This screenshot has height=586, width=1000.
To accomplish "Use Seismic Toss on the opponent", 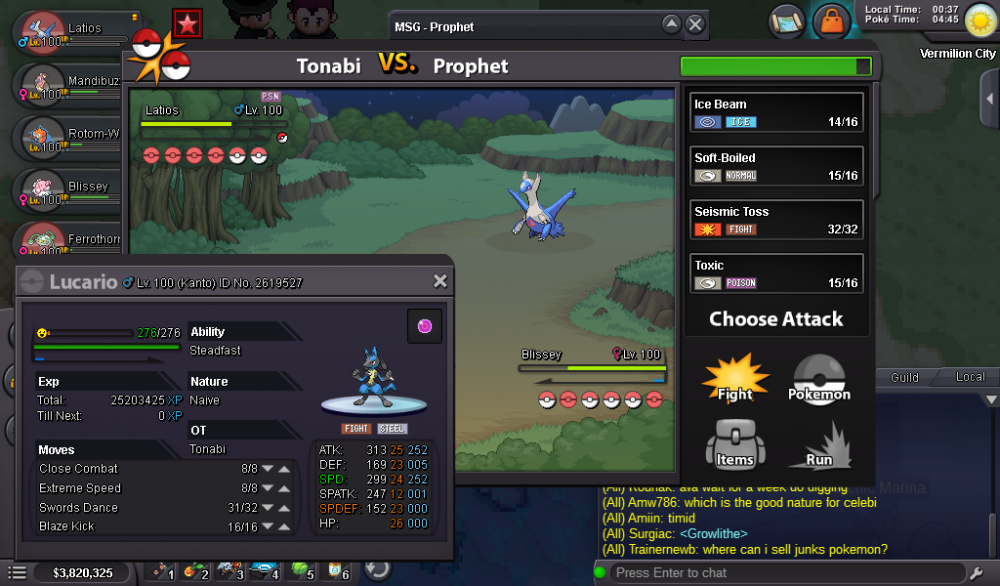I will tap(777, 220).
